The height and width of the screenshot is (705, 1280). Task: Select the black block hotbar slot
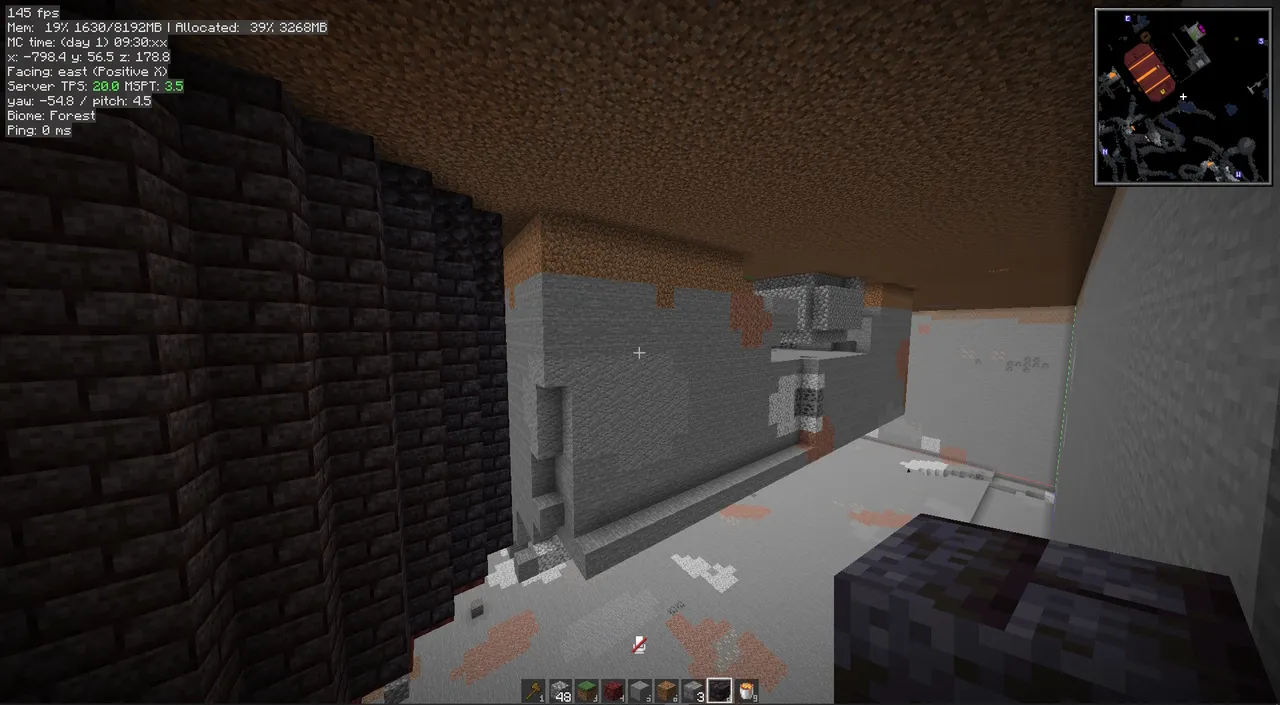point(718,690)
